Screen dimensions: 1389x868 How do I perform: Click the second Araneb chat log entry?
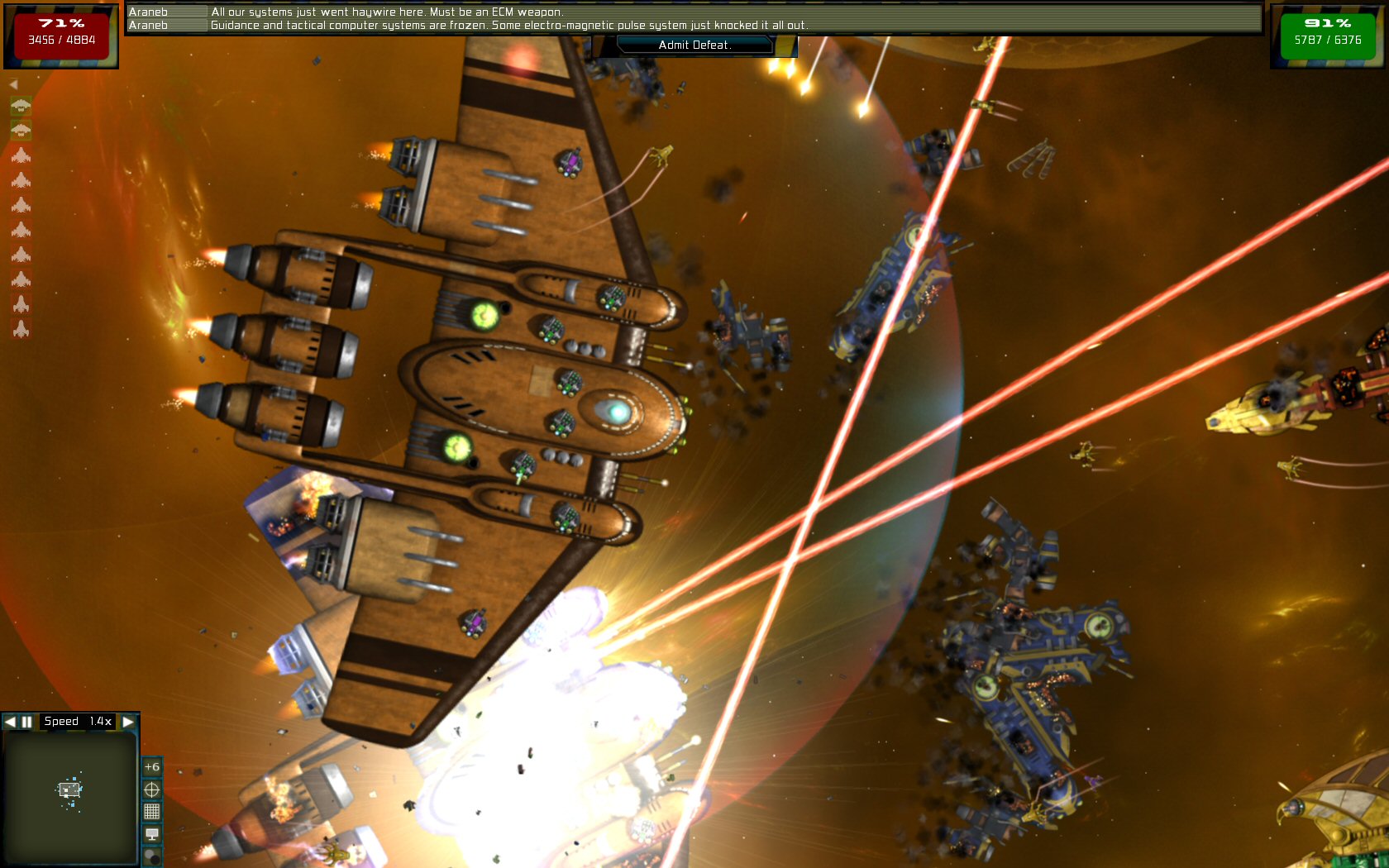pos(508,26)
